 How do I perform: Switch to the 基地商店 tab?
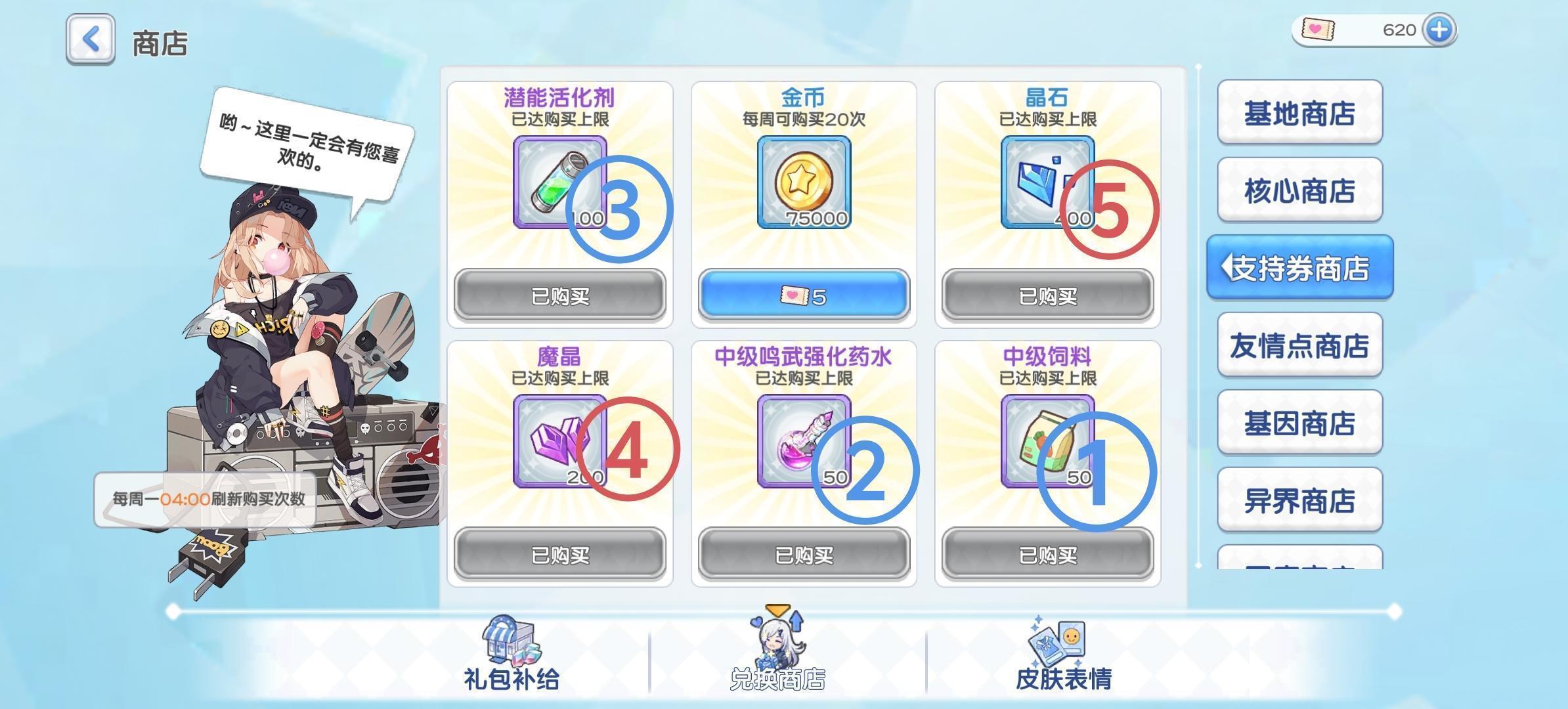click(x=1299, y=113)
